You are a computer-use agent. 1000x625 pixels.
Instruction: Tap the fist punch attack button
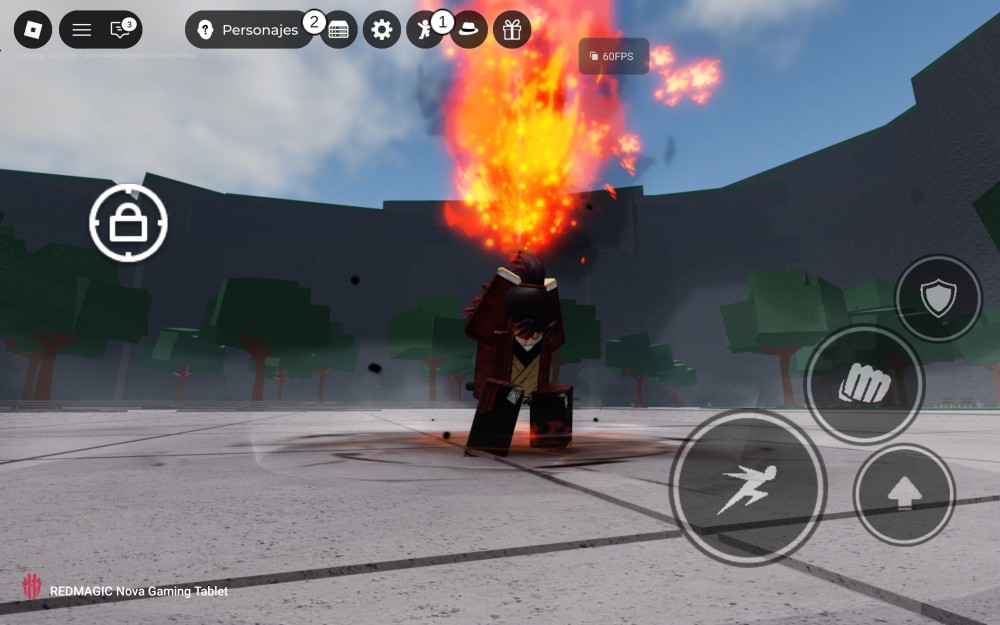(x=864, y=385)
